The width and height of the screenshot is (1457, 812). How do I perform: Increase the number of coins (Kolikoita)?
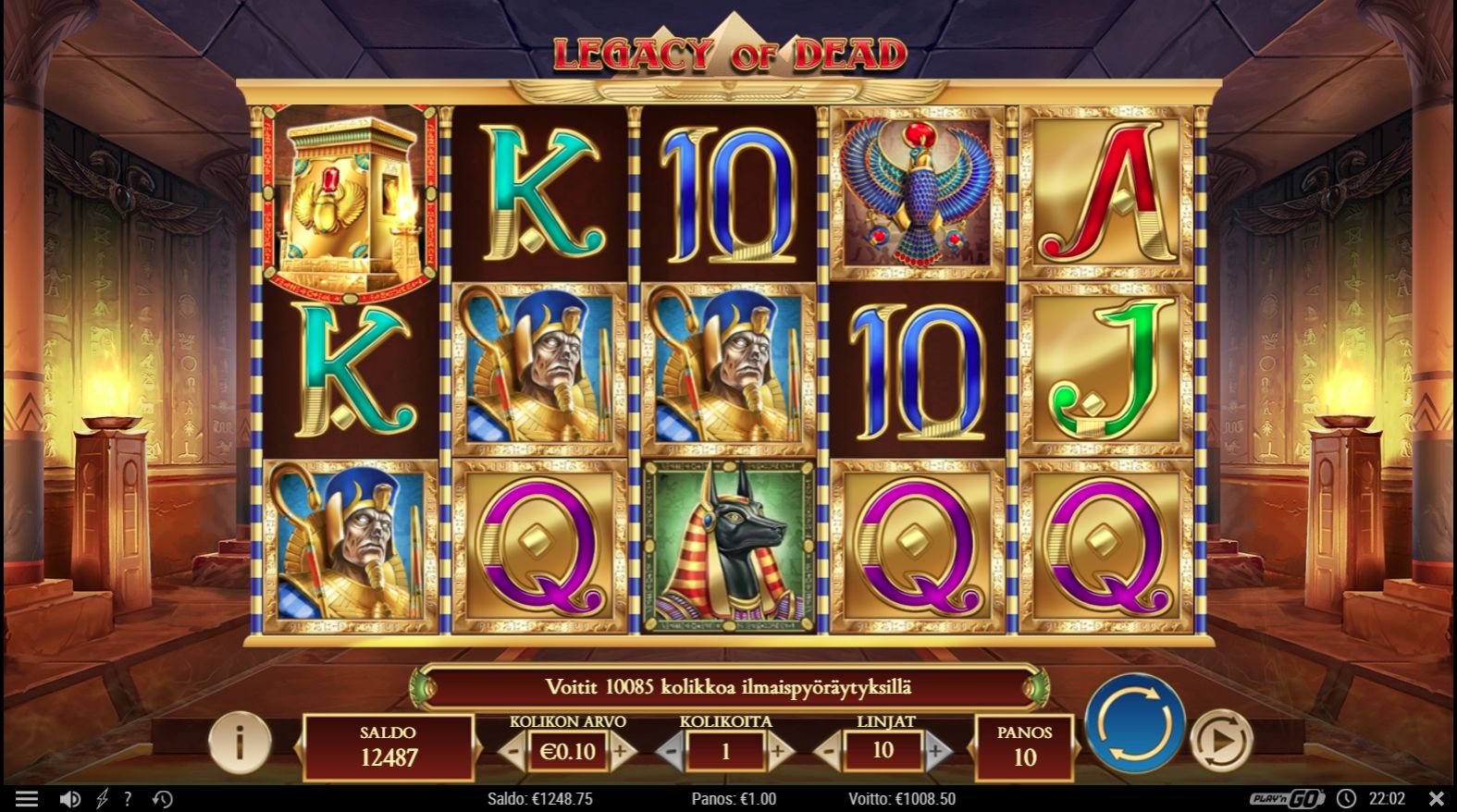click(x=778, y=751)
